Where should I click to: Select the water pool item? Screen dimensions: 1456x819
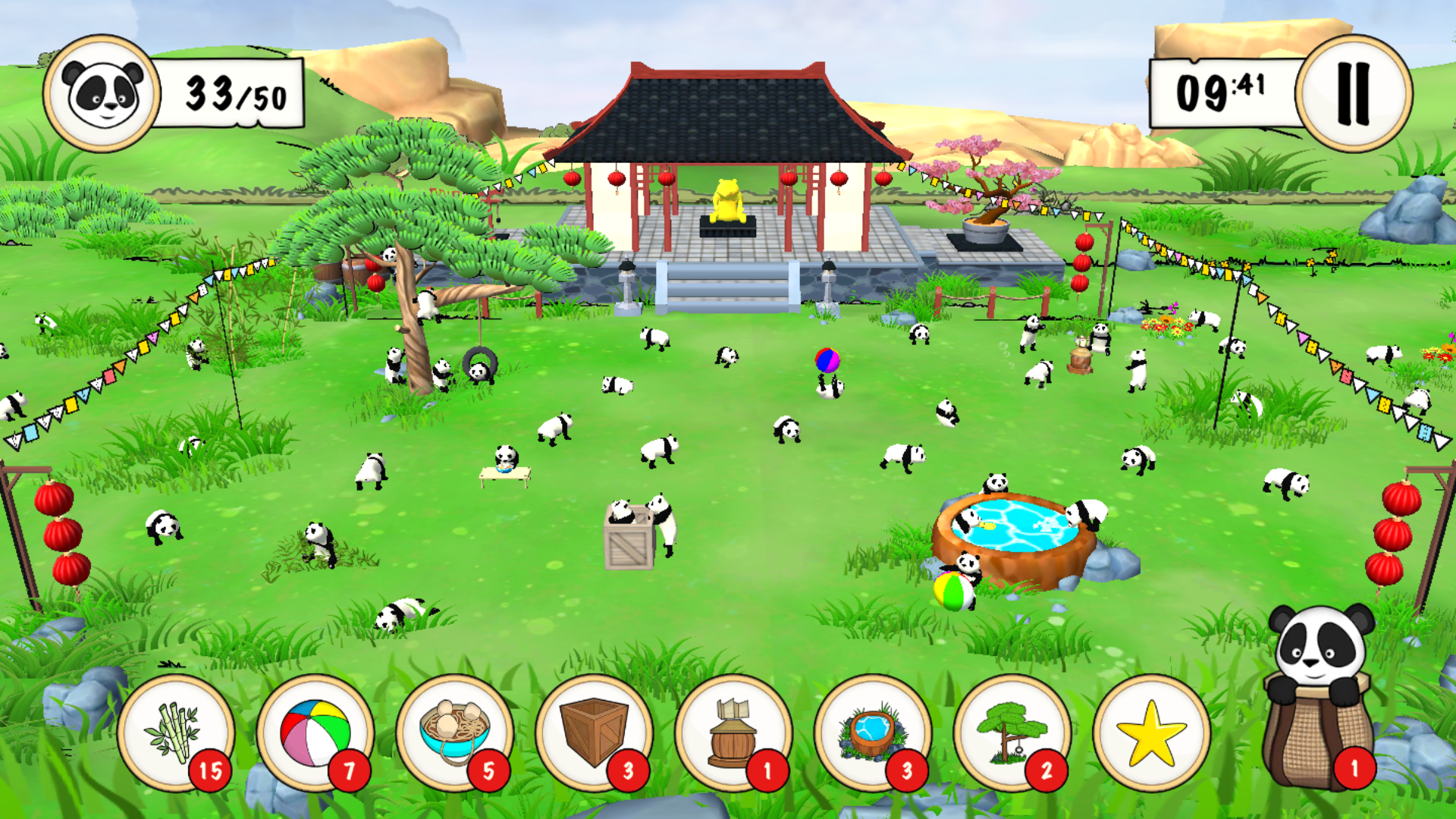(873, 733)
